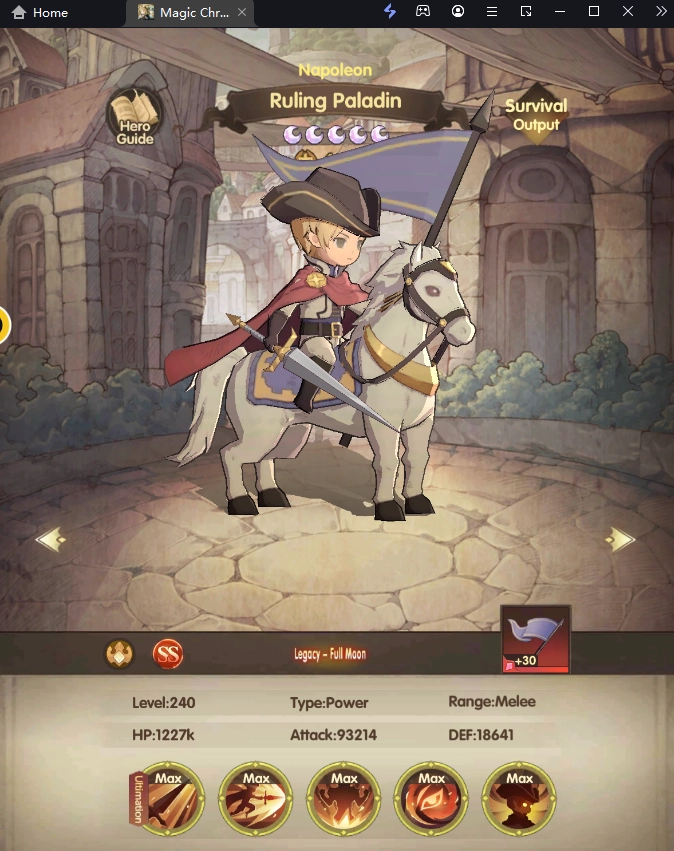Select the flag equipment slot marked +30
The width and height of the screenshot is (674, 851).
(535, 639)
